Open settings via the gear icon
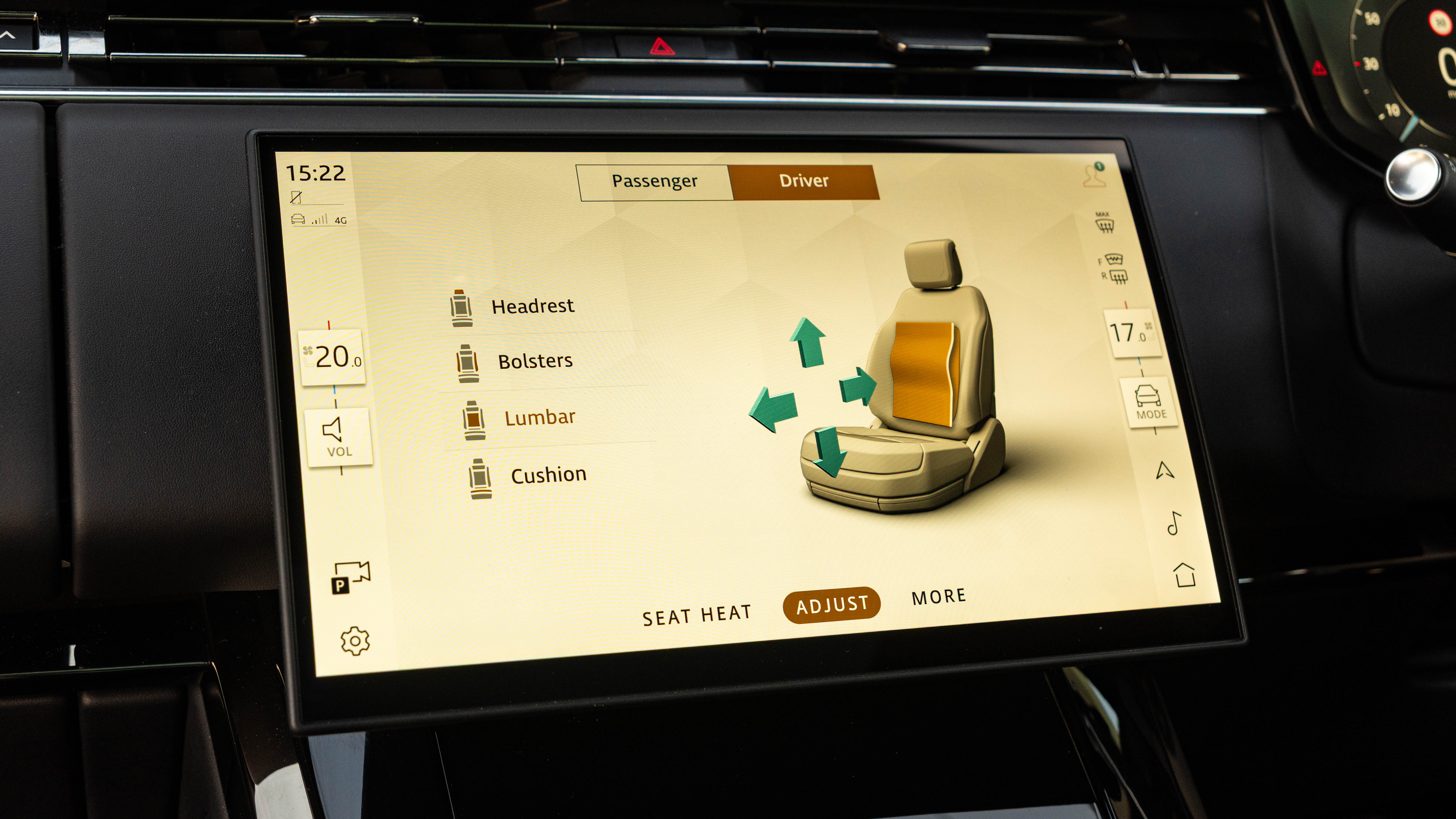The image size is (1456, 819). click(355, 641)
